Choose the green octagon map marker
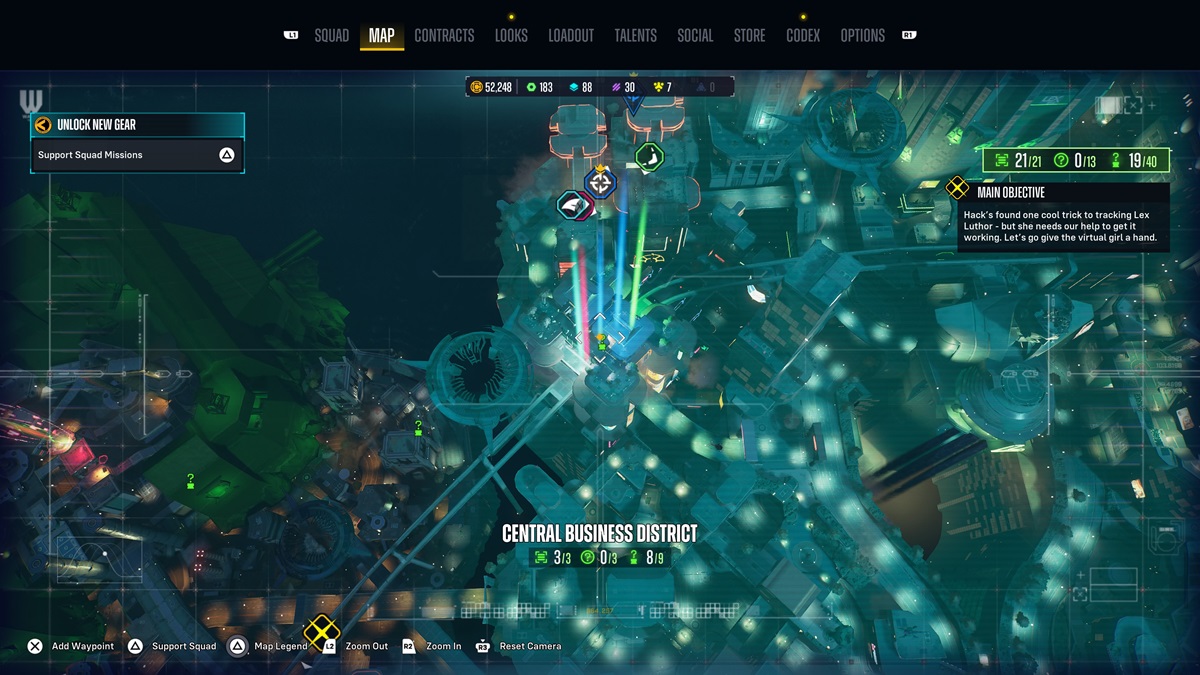The image size is (1200, 675). (649, 157)
